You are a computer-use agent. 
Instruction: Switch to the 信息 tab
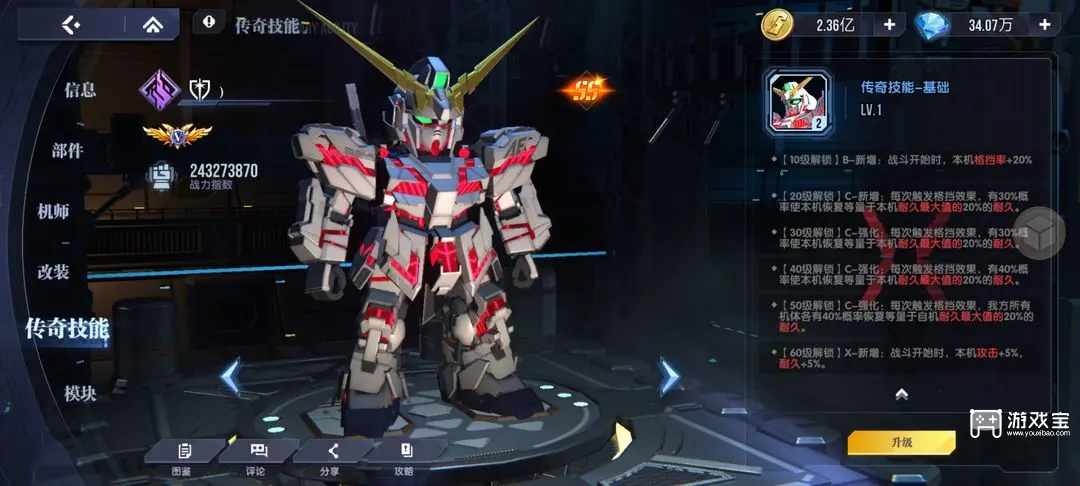tap(80, 90)
